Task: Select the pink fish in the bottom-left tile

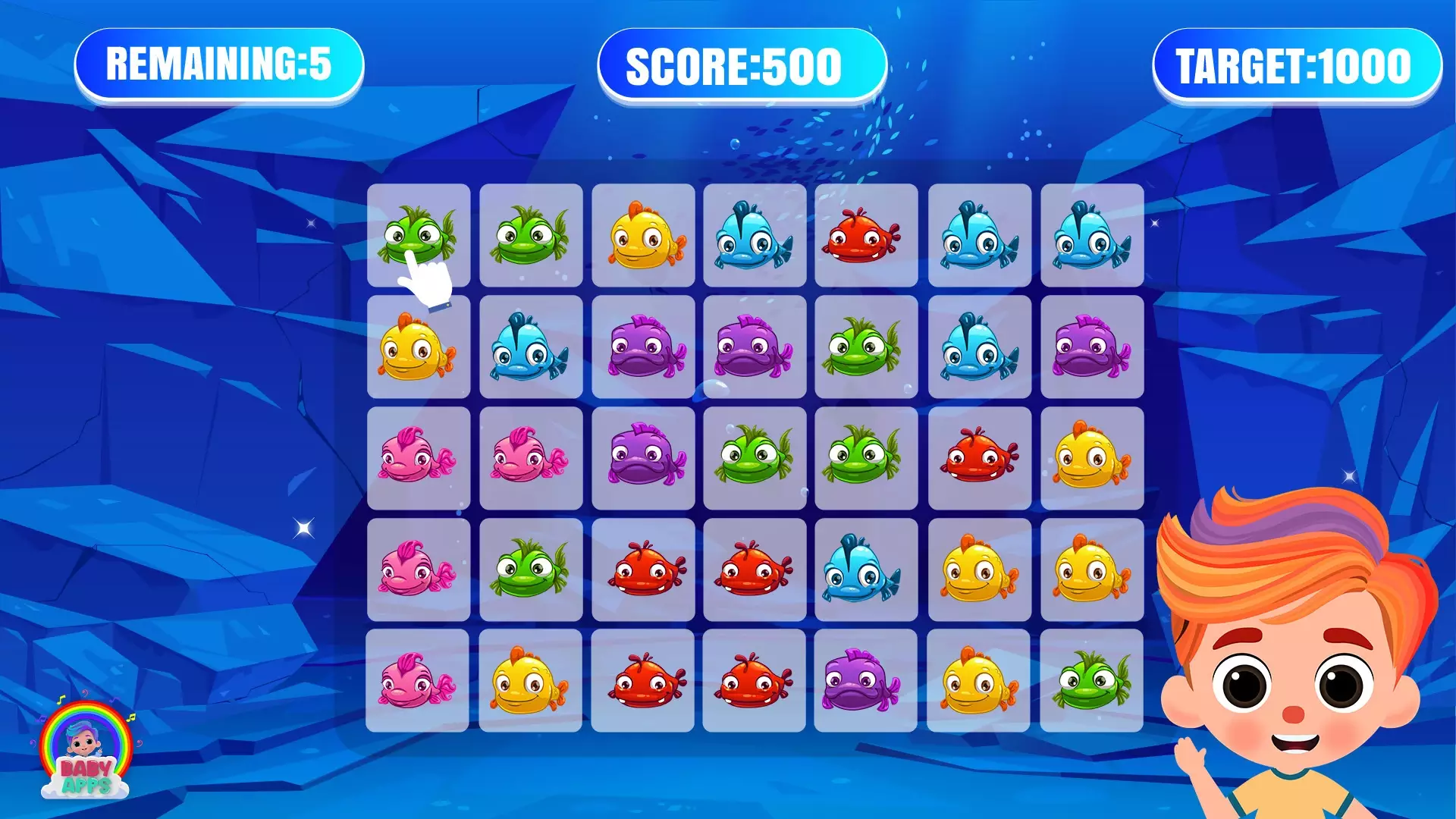Action: [419, 679]
